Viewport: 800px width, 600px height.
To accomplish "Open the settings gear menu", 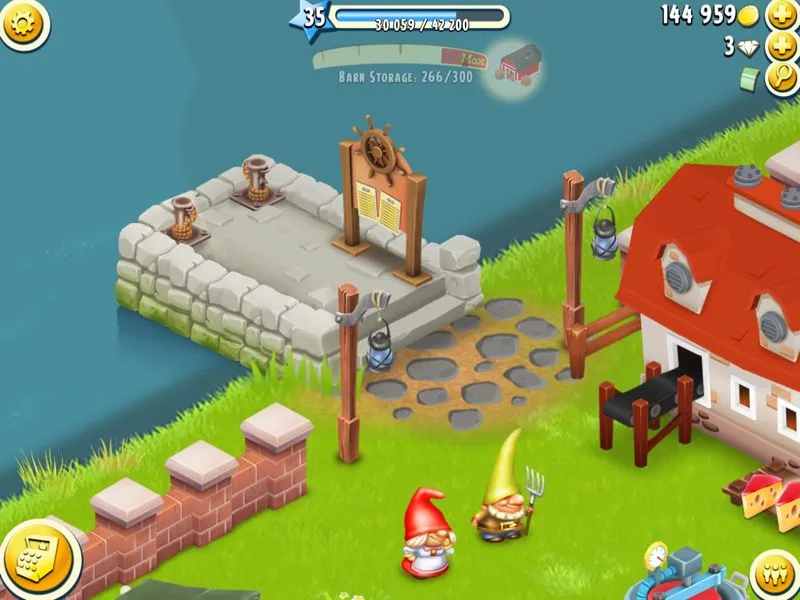I will pos(24,24).
